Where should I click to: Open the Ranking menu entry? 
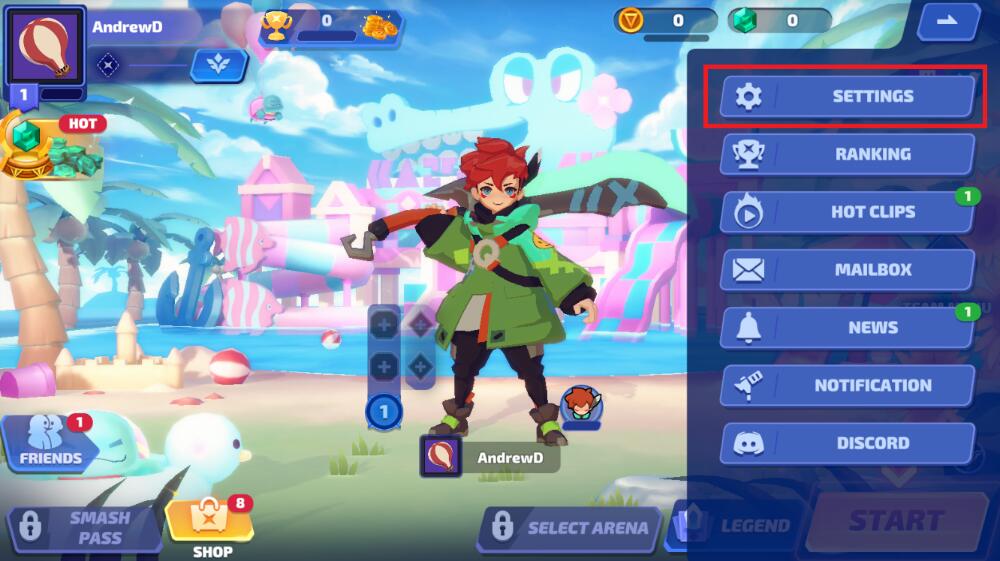tap(846, 154)
